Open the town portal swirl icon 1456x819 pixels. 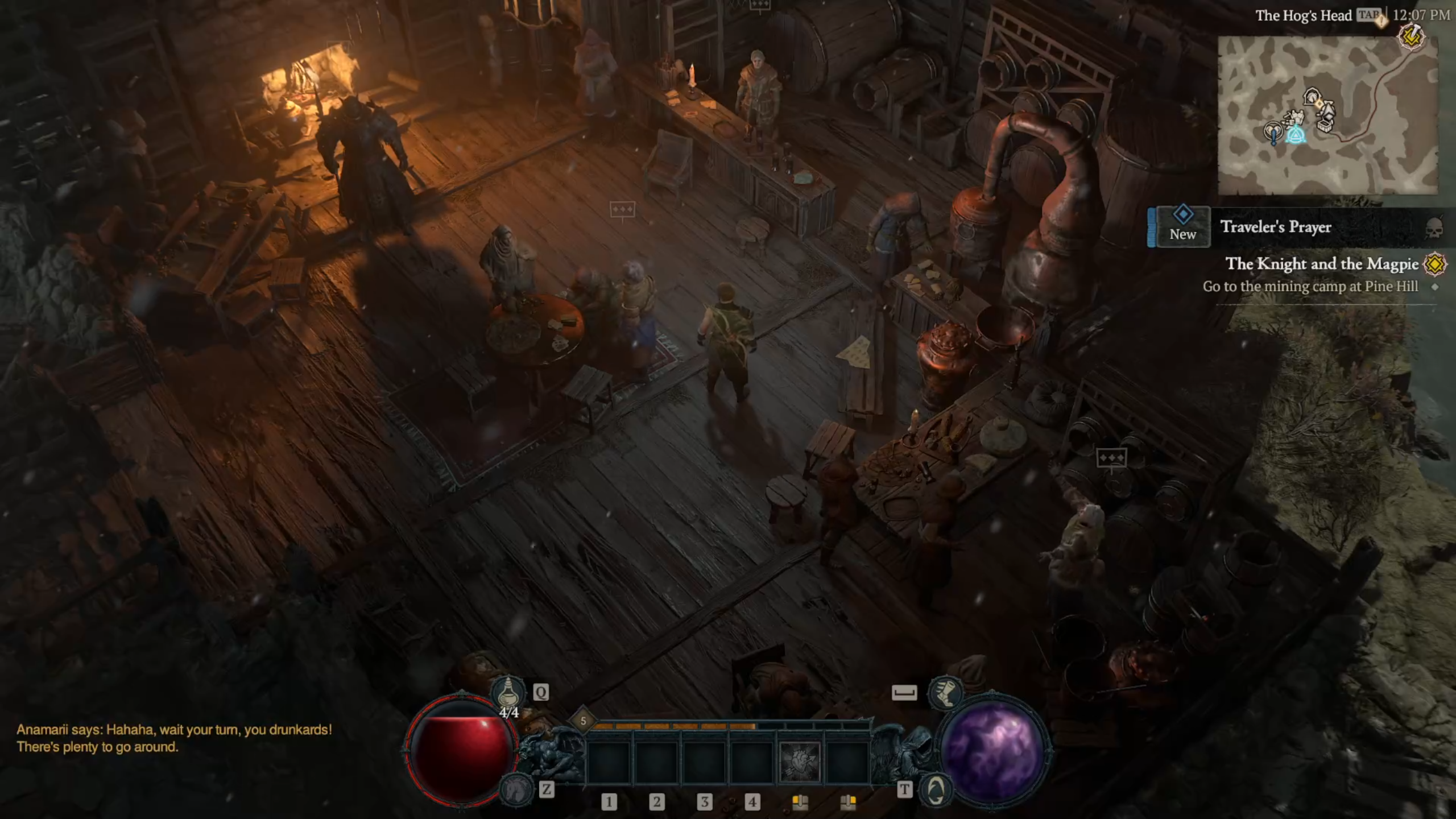point(936,789)
